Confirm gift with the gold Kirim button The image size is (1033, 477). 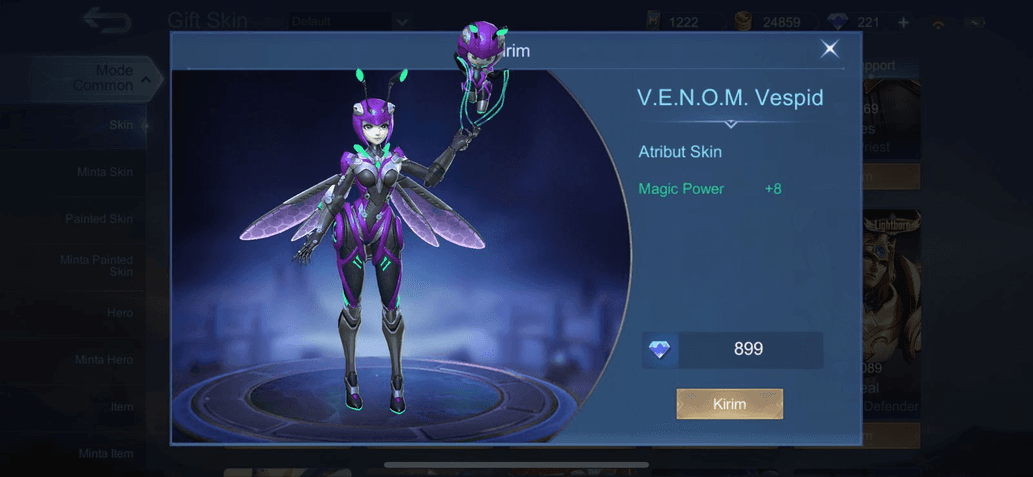[729, 404]
